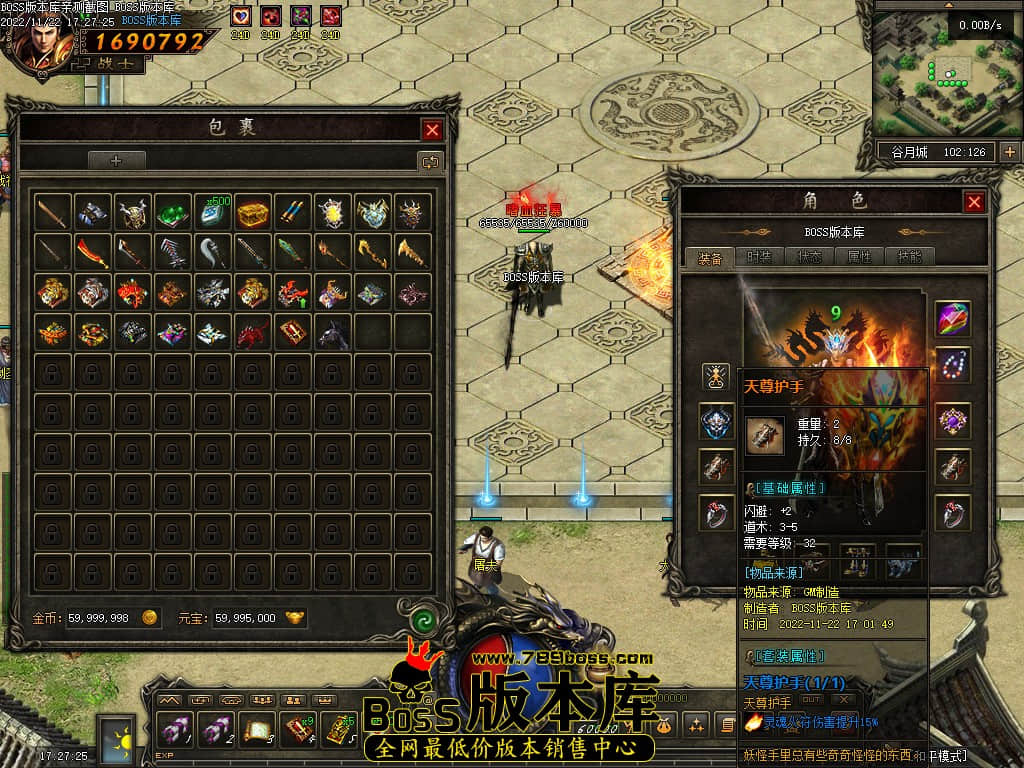The width and height of the screenshot is (1024, 768).
Task: Click the bag's plus button
Action: [116, 161]
